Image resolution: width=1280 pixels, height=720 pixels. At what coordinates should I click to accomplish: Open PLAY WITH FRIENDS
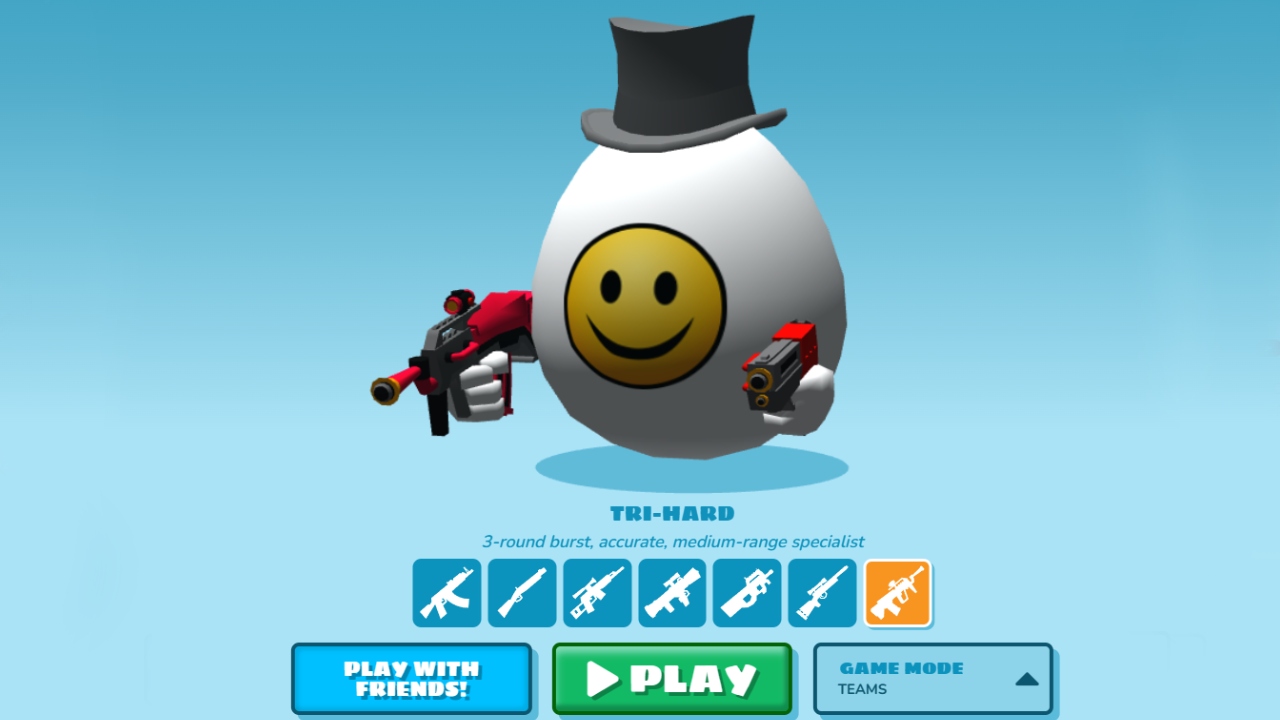pyautogui.click(x=411, y=679)
